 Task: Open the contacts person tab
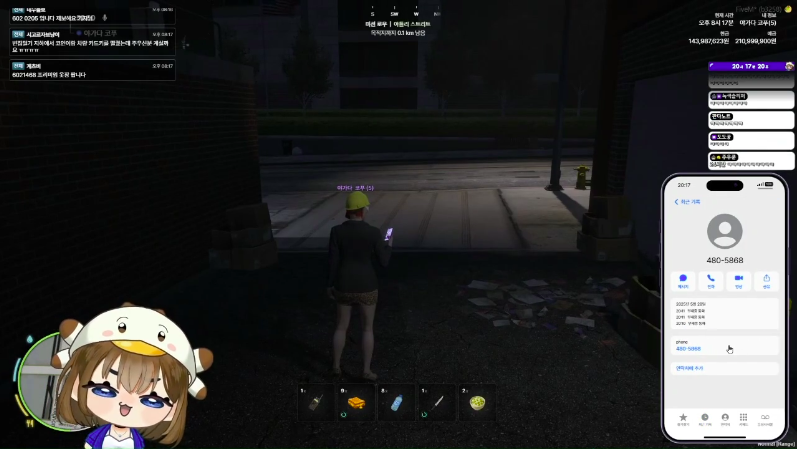pos(725,418)
